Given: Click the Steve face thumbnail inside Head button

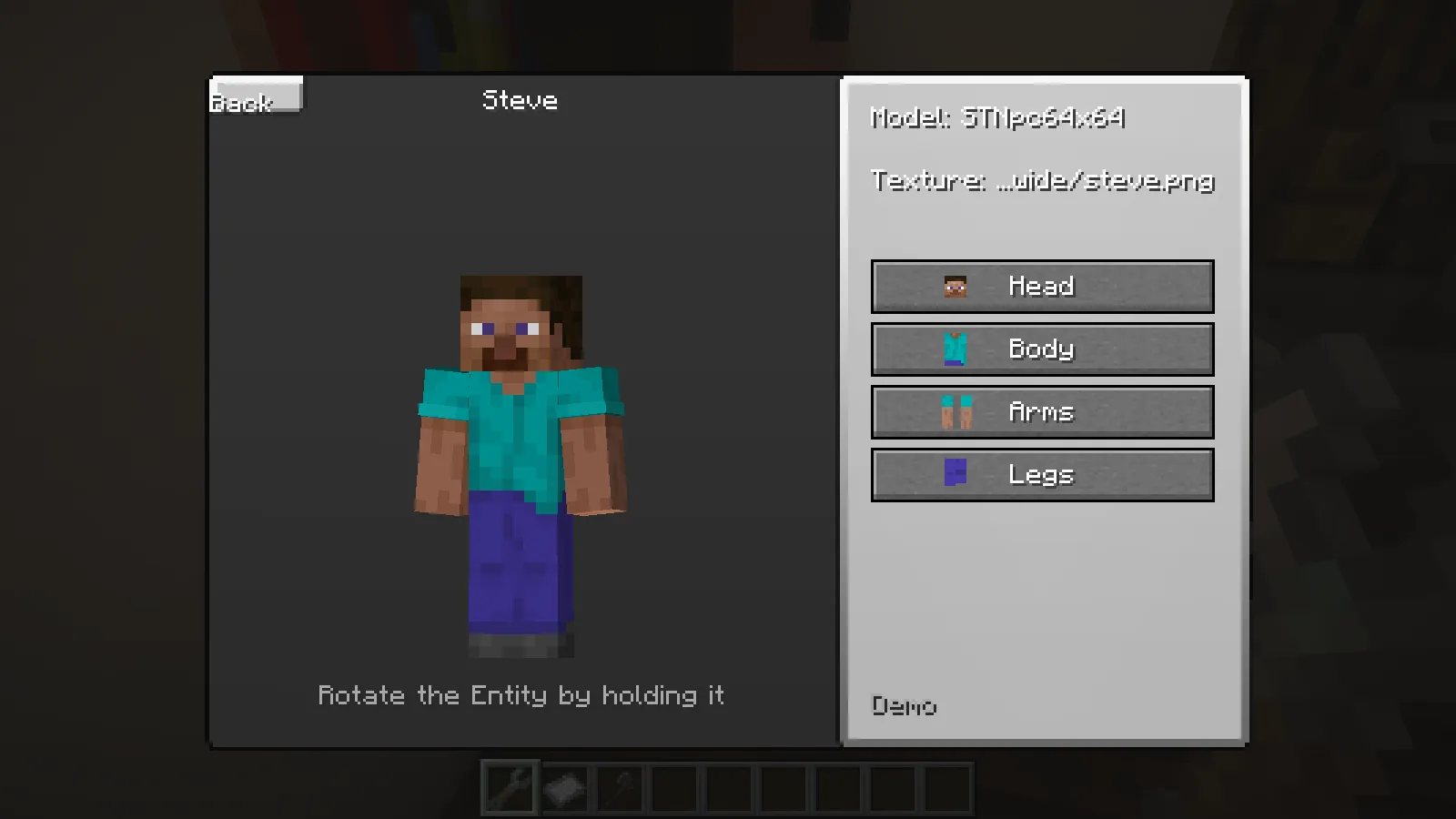Looking at the screenshot, I should click(954, 285).
